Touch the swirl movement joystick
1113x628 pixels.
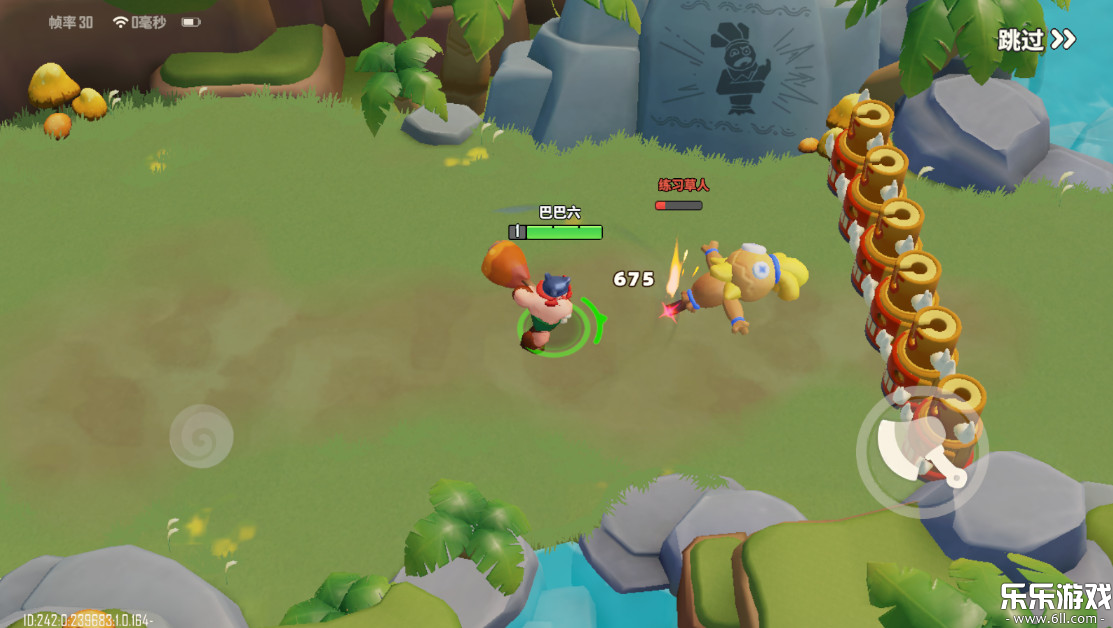201,436
